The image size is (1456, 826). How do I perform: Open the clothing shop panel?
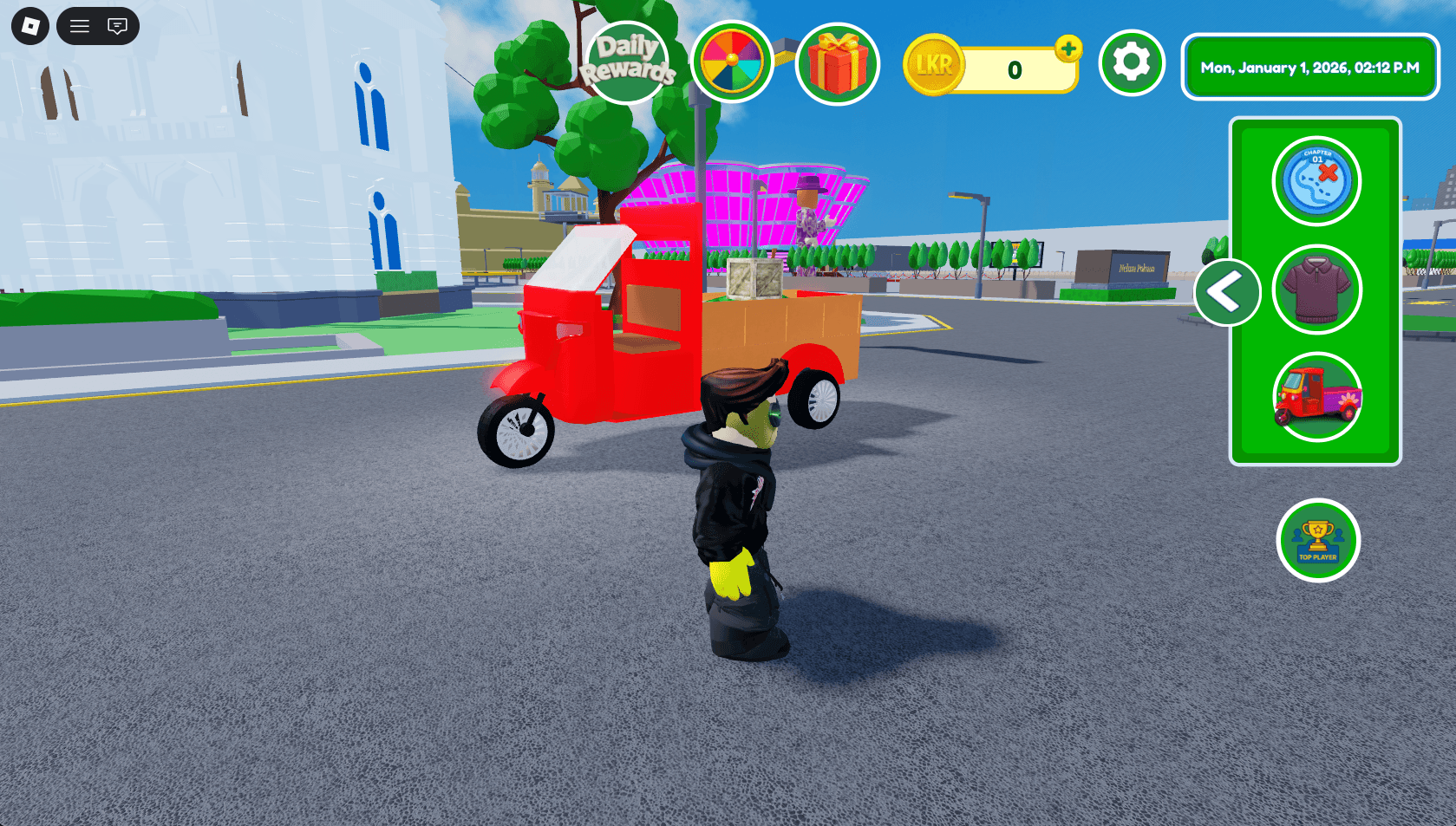[x=1316, y=289]
